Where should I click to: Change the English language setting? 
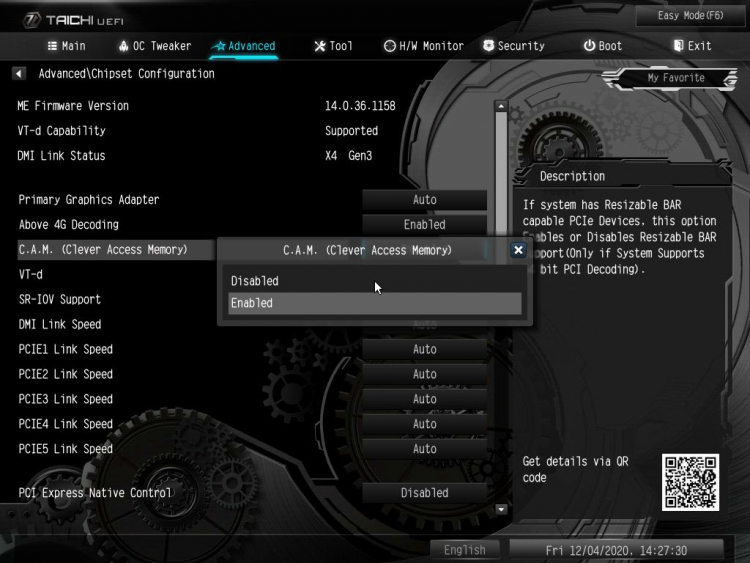pyautogui.click(x=464, y=550)
